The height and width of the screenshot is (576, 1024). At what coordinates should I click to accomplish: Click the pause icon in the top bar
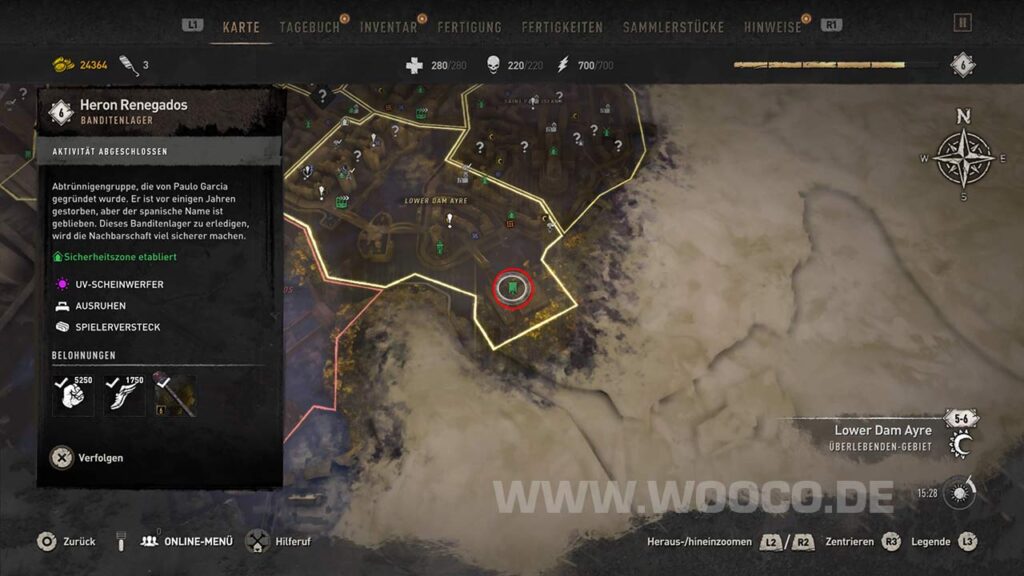(x=963, y=23)
